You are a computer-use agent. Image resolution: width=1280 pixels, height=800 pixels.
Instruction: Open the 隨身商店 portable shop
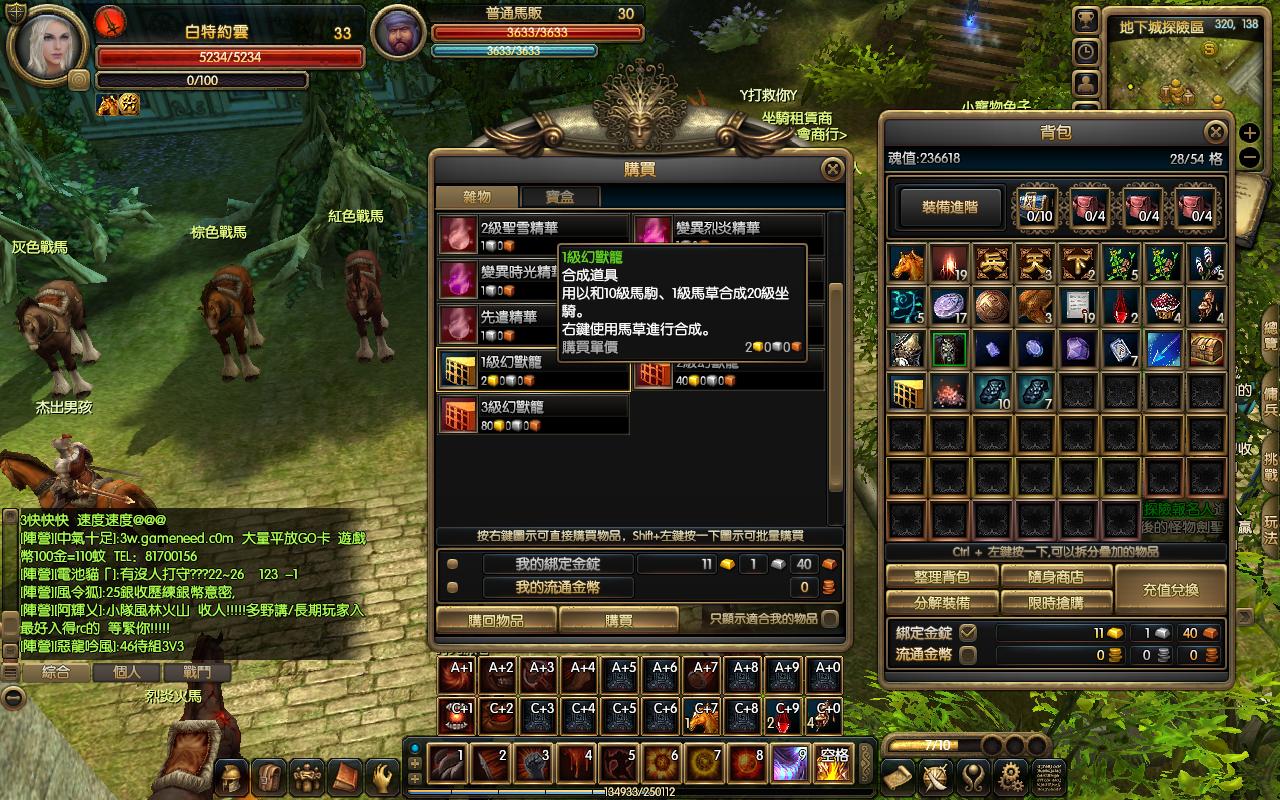click(1056, 576)
